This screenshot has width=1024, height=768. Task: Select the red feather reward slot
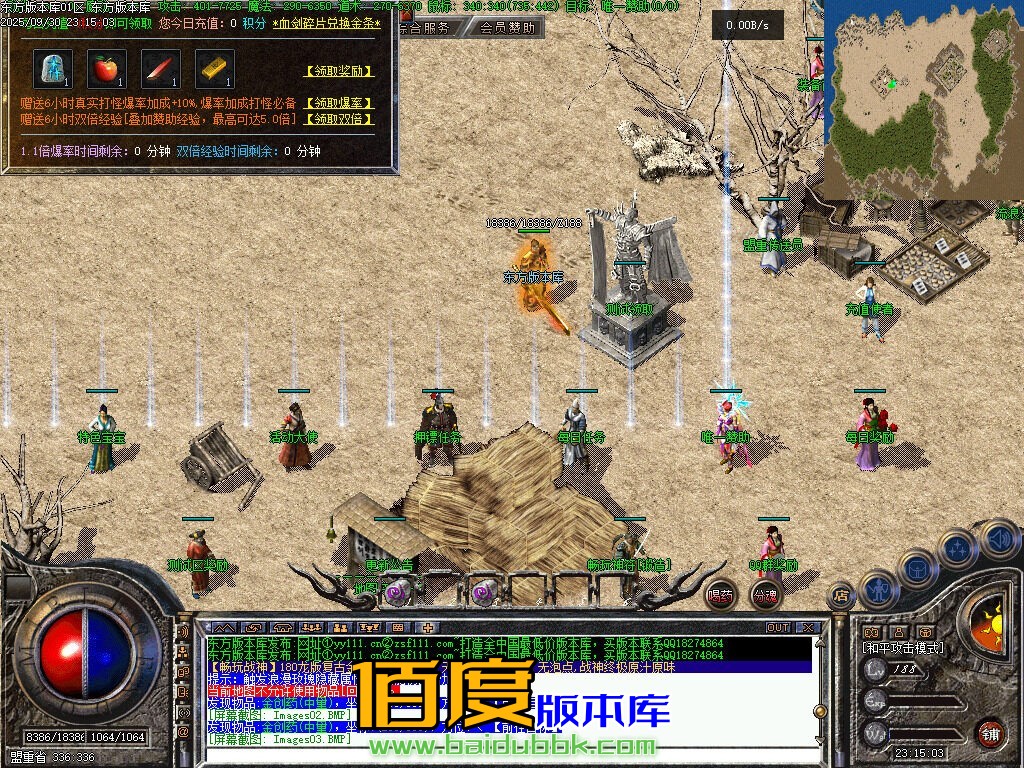(160, 69)
